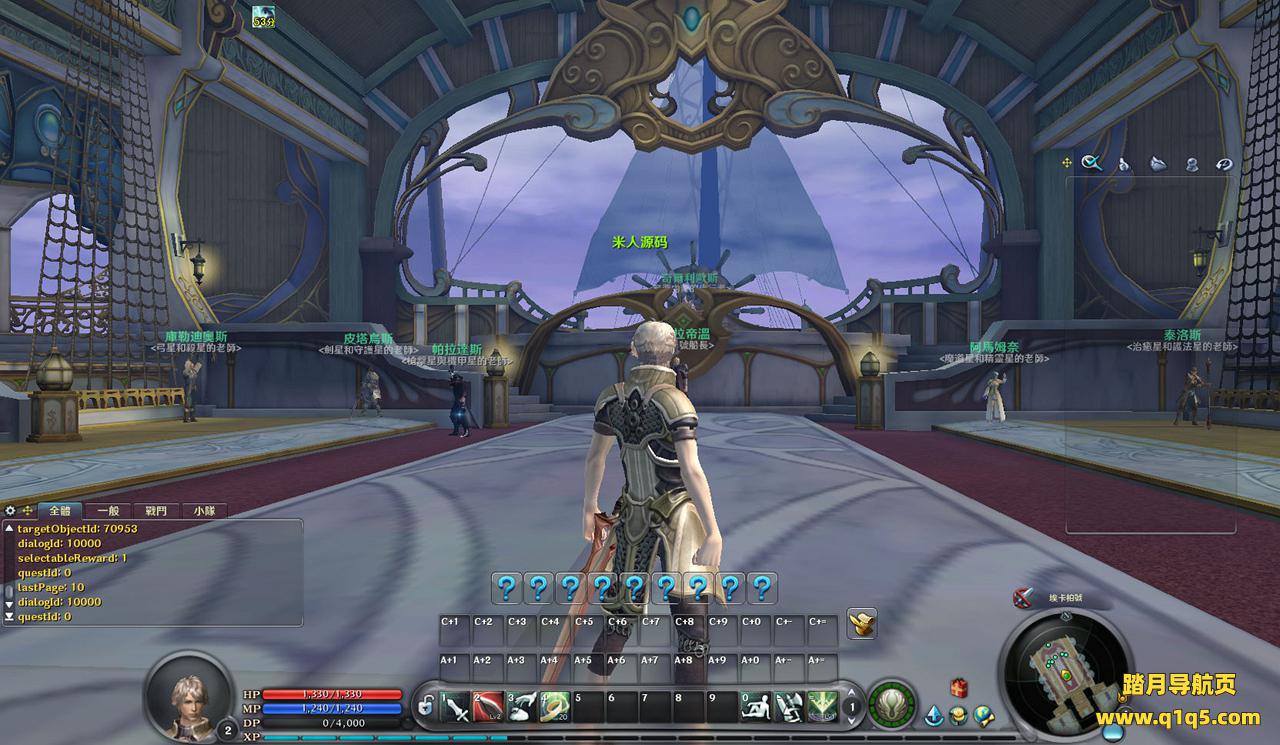Activate the sword attack skill in slot 1
The height and width of the screenshot is (745, 1280).
click(456, 707)
